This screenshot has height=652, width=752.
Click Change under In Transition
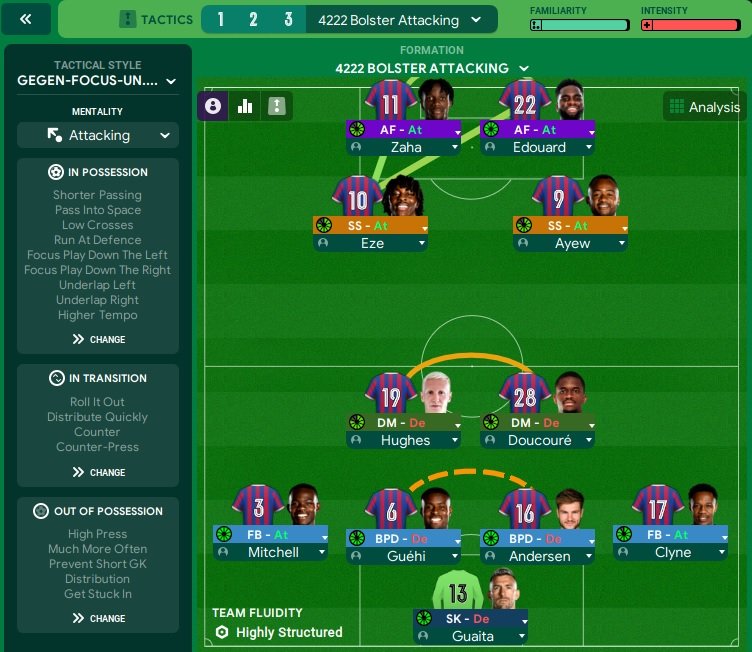click(x=98, y=472)
